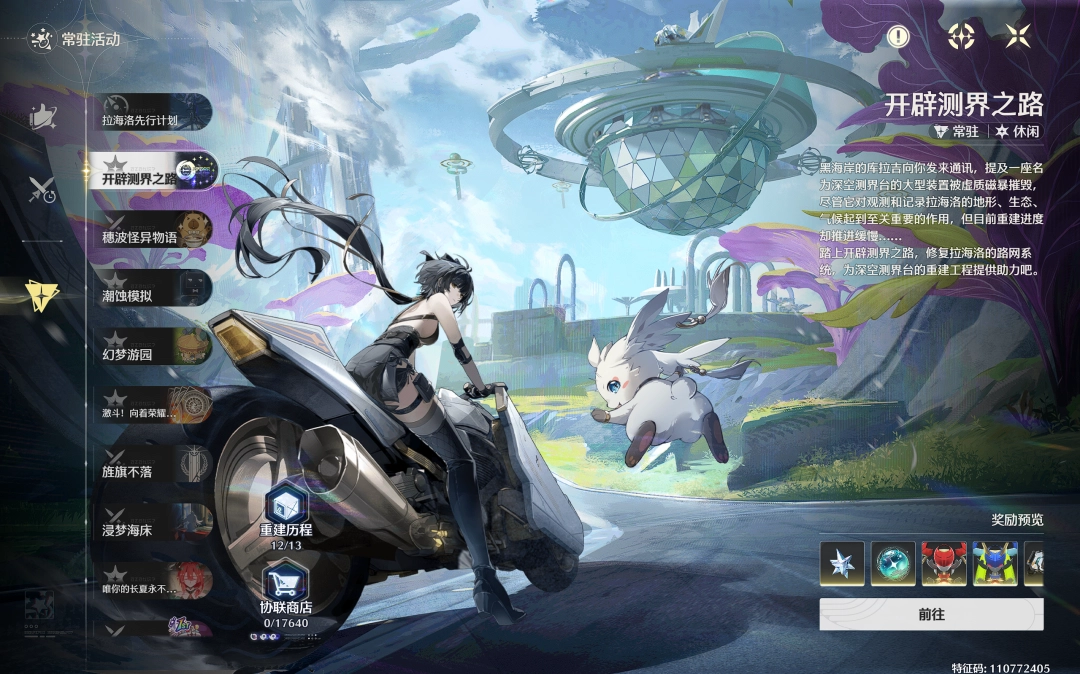
Task: View the teal orb reward item
Action: (892, 564)
